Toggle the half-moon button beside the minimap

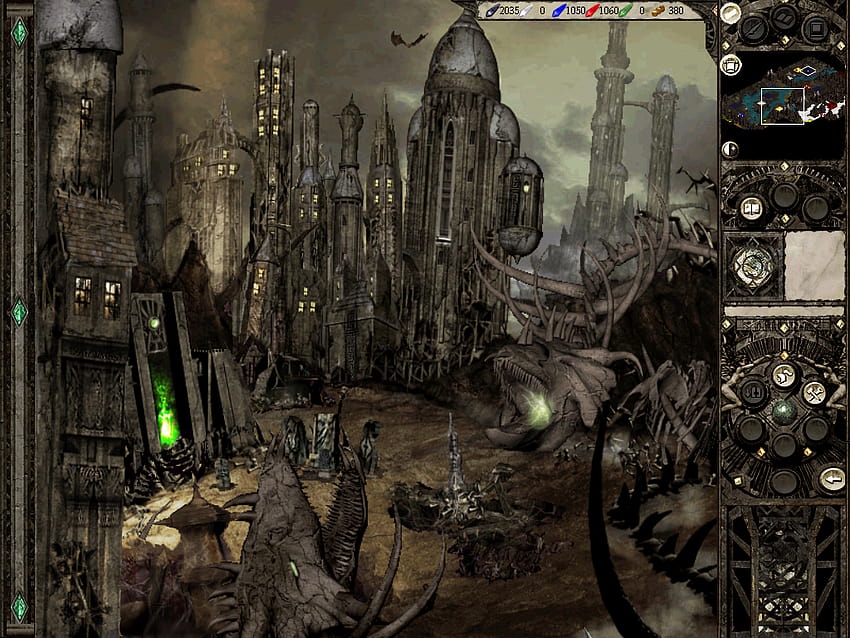tap(730, 149)
